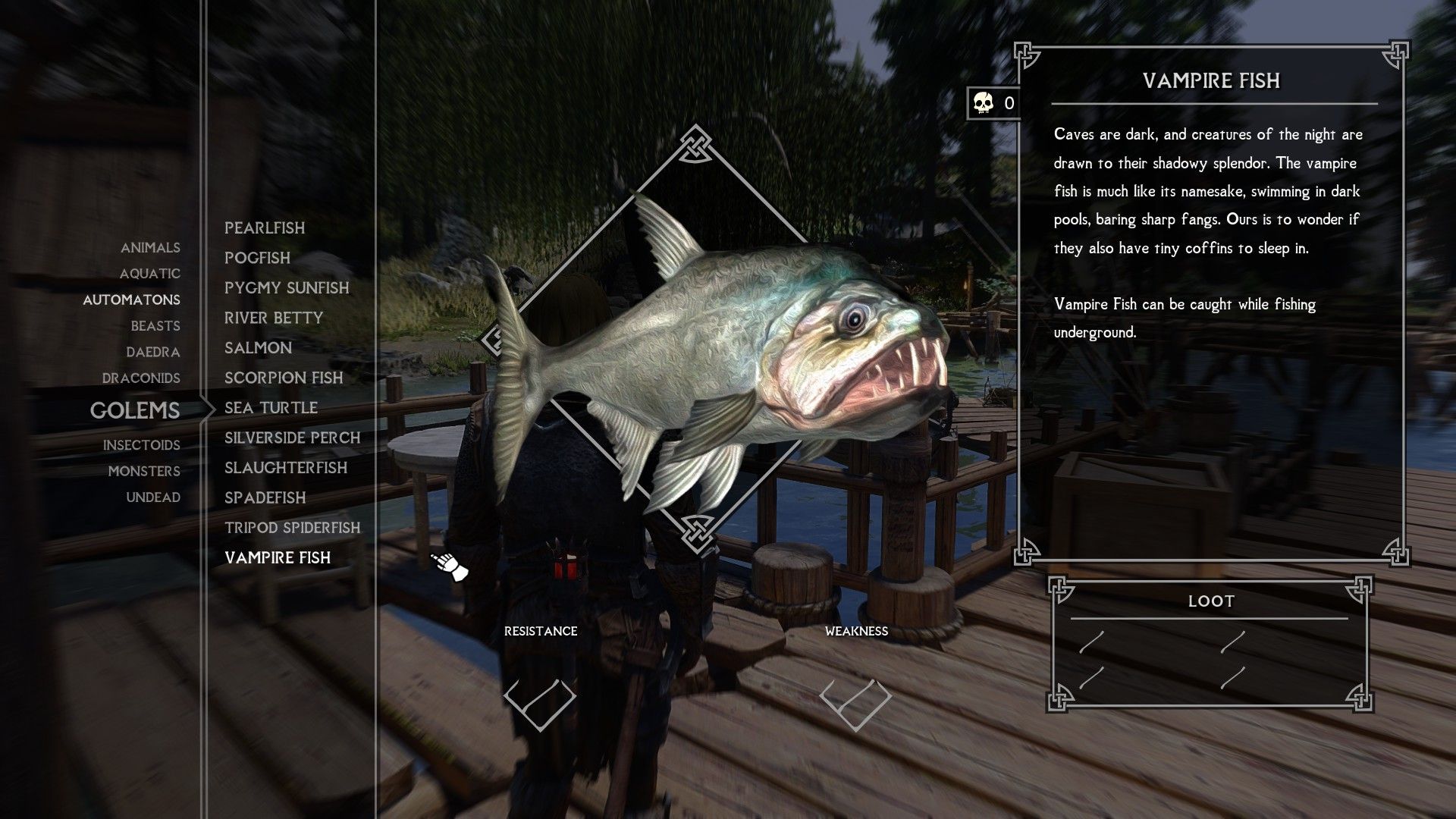The image size is (1456, 819).
Task: Expand the GOLEMS category entry
Action: [135, 411]
